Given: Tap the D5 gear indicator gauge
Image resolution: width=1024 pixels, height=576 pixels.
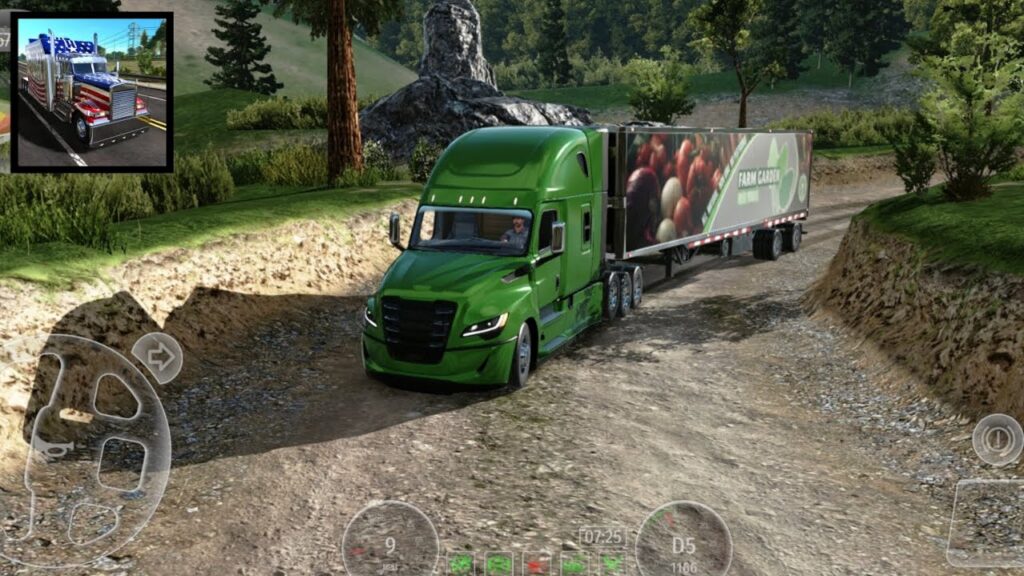Looking at the screenshot, I should (684, 541).
